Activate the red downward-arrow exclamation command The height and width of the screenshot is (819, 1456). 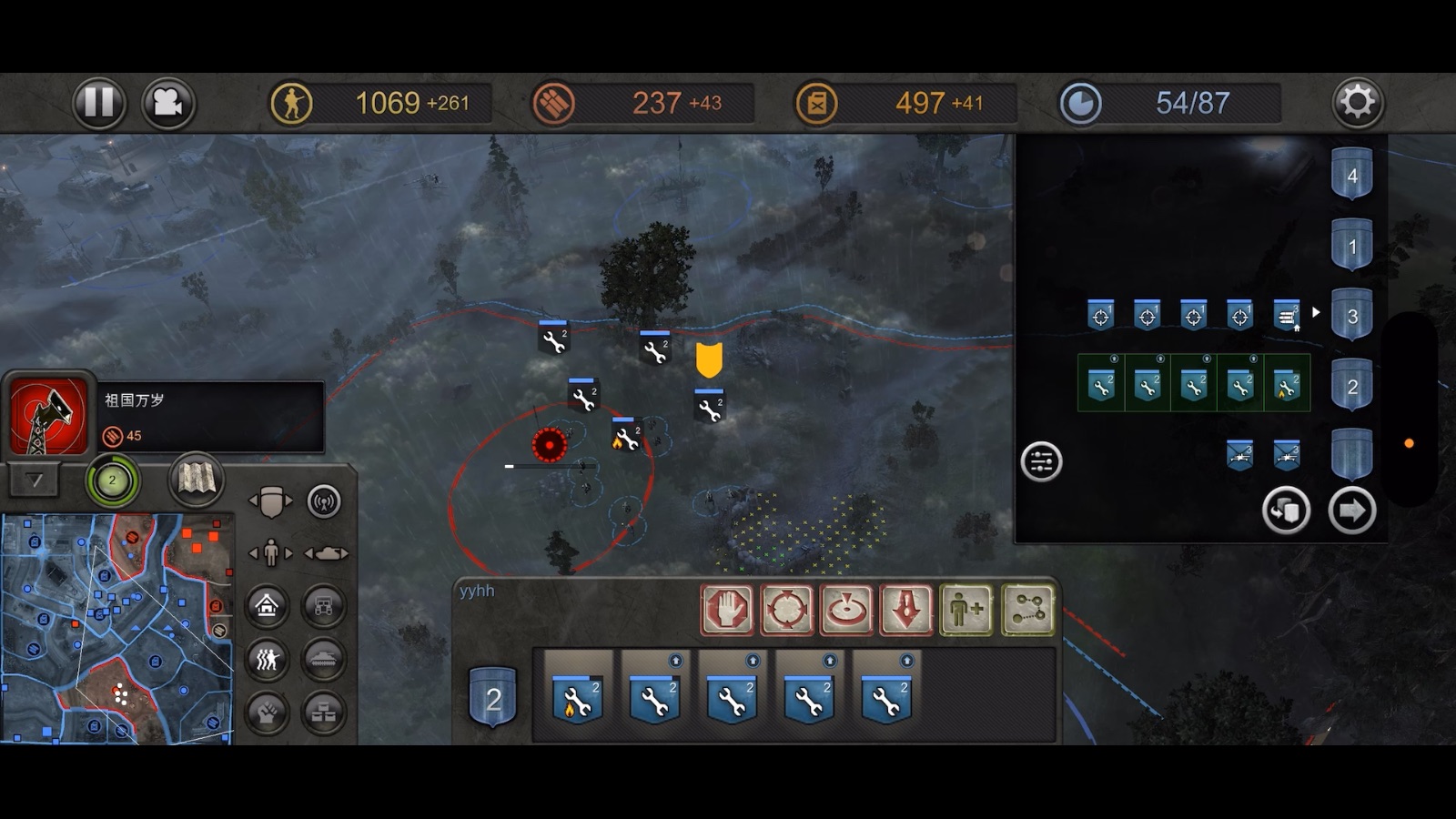pyautogui.click(x=906, y=609)
